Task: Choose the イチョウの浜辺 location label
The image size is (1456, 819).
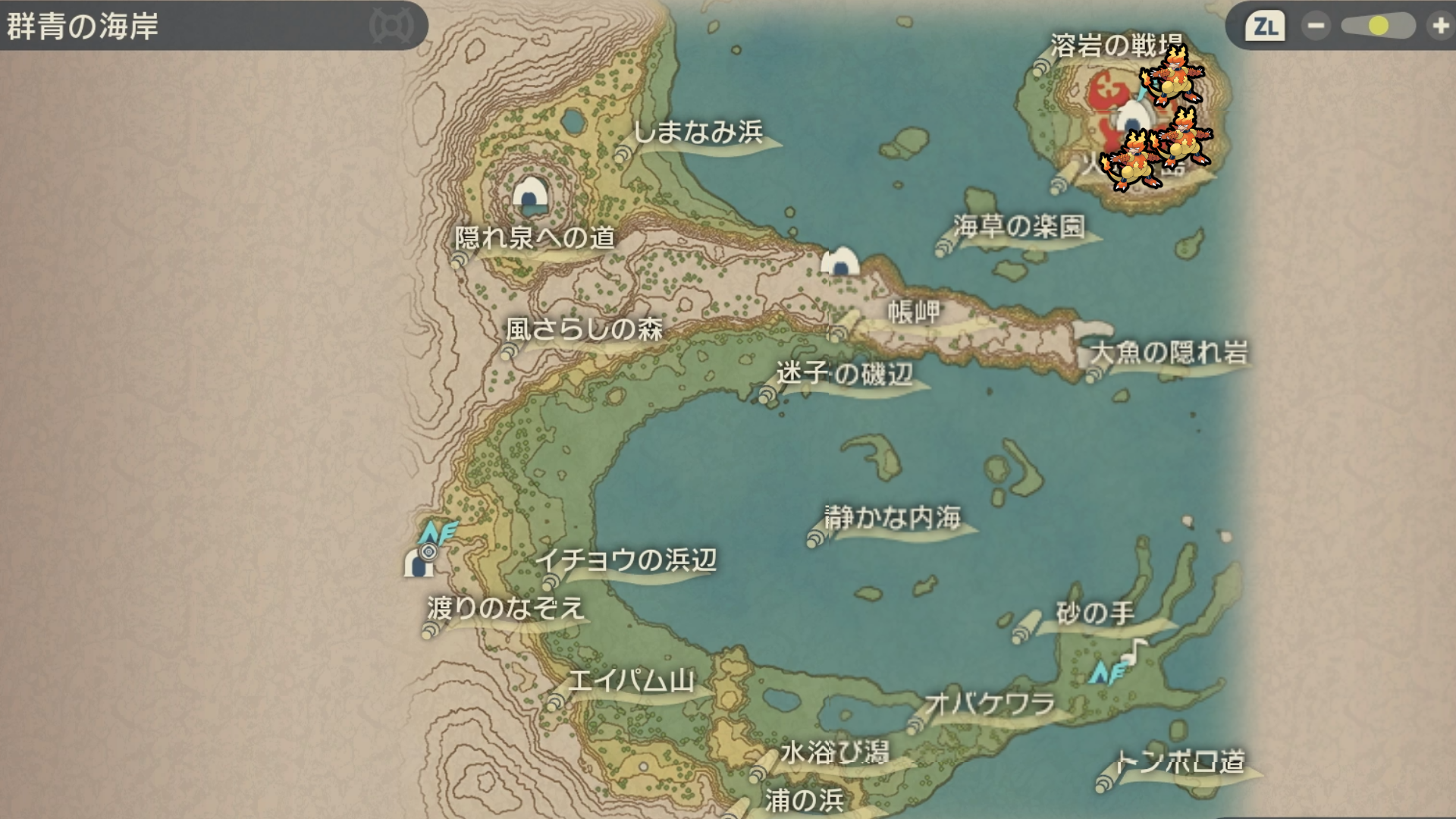Action: pyautogui.click(x=626, y=560)
